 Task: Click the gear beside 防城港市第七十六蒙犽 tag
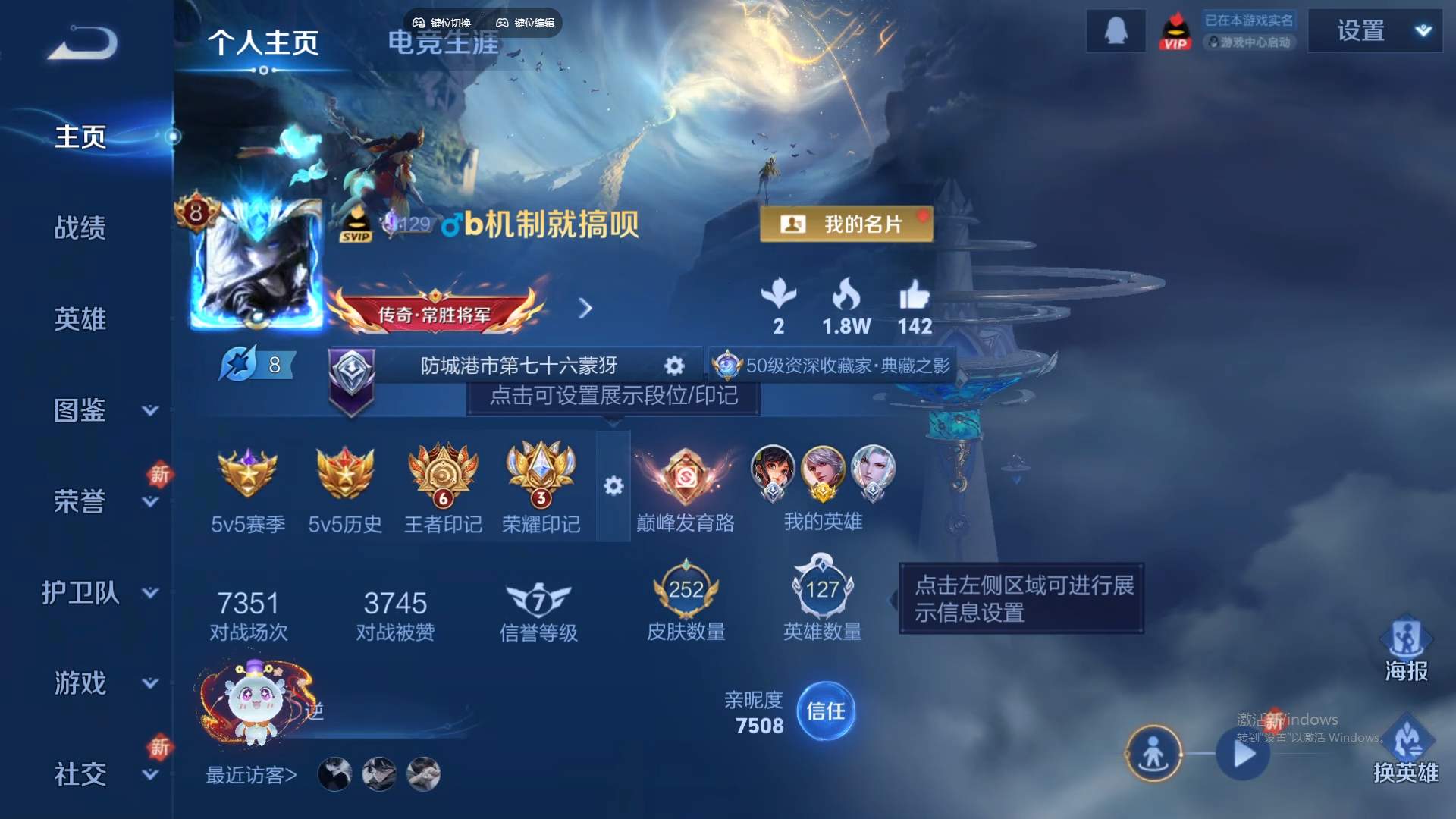point(673,366)
